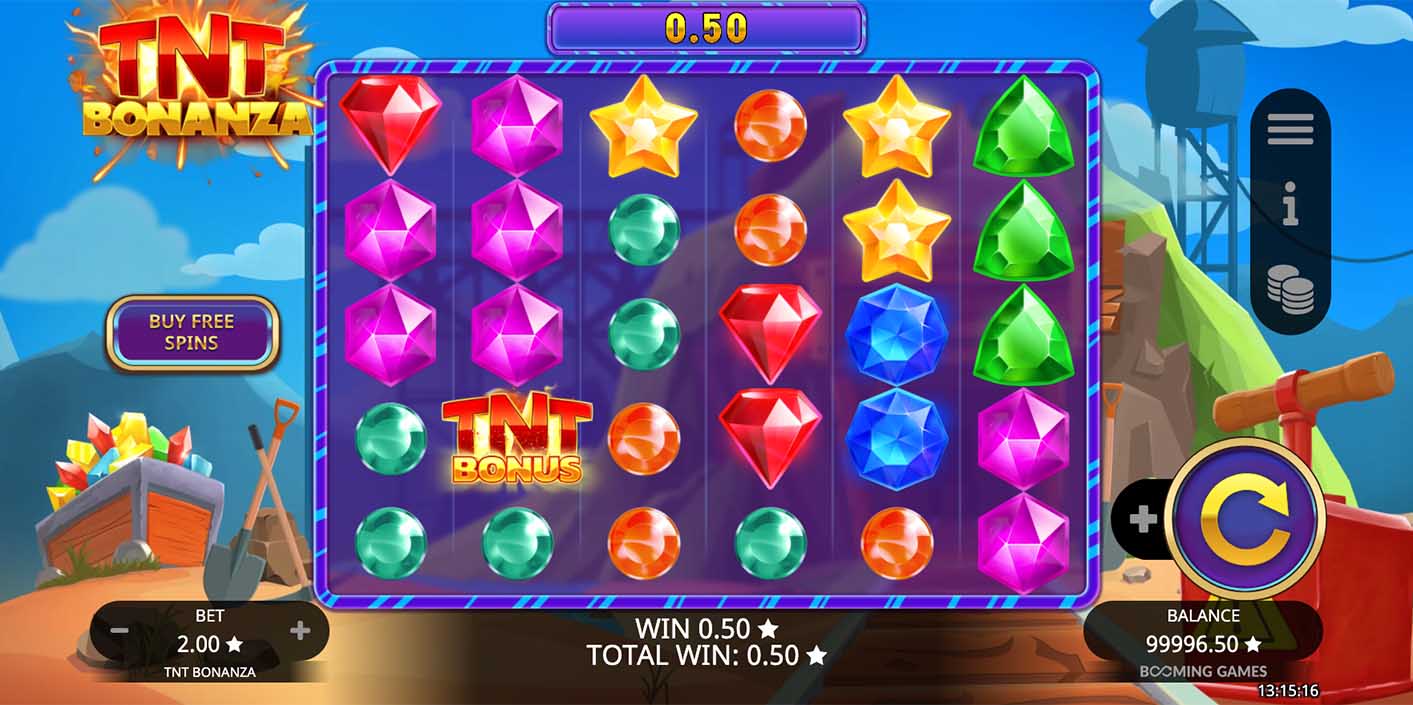Spin the reels with the gold arrow button

coord(1245,518)
